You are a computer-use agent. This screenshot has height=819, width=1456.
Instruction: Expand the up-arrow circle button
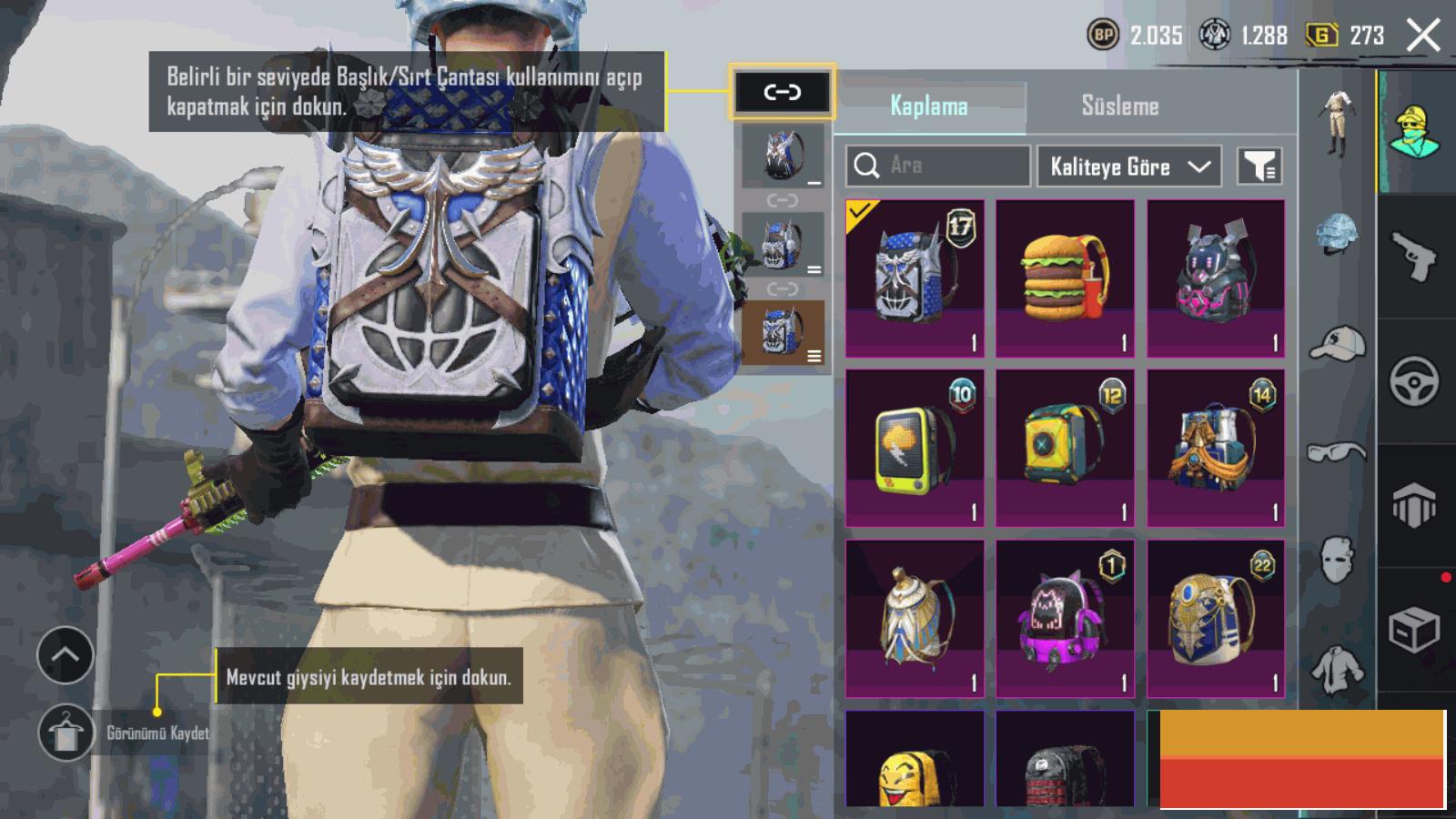point(66,655)
